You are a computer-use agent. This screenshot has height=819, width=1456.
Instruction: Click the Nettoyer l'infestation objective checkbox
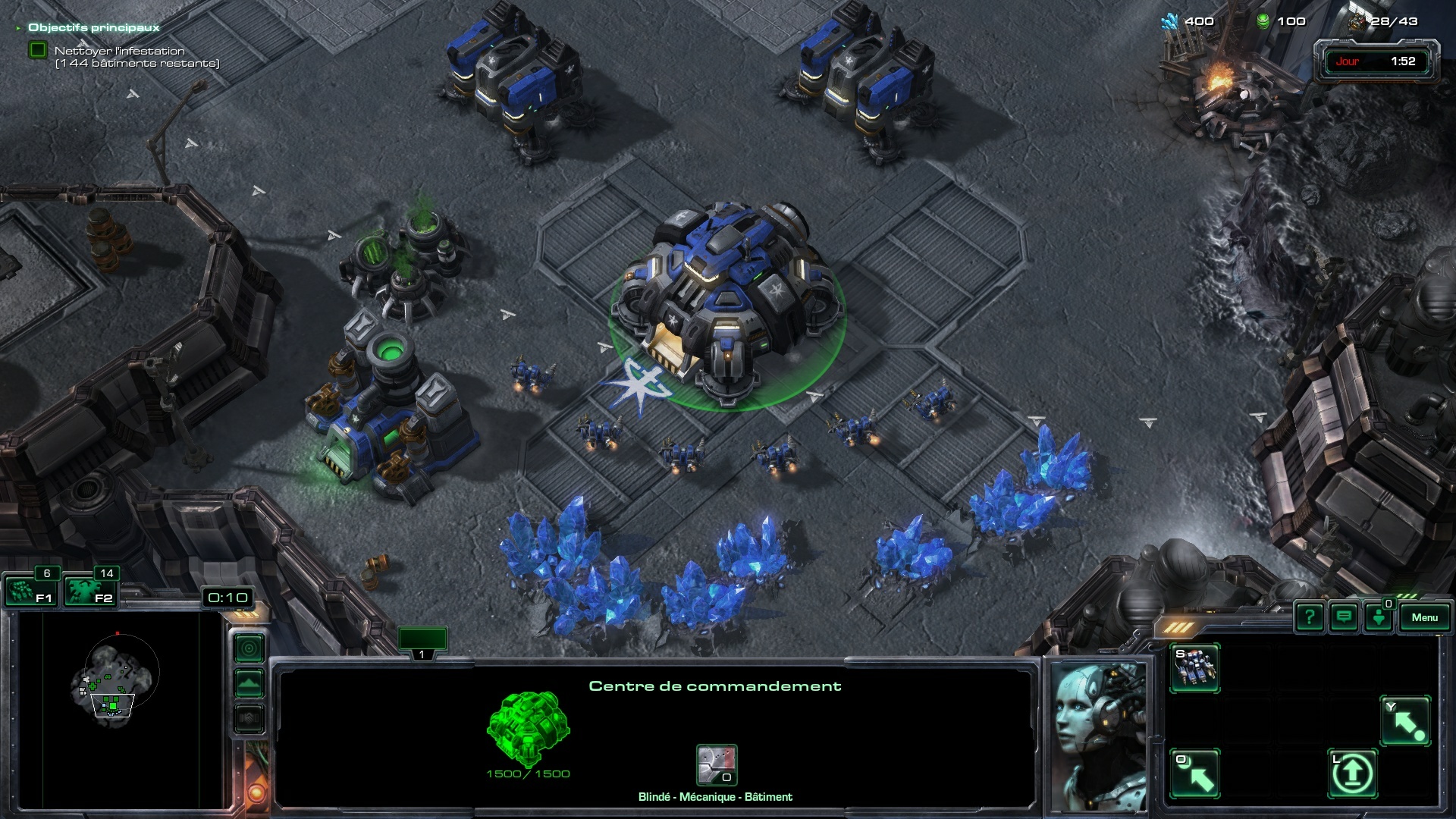click(37, 51)
